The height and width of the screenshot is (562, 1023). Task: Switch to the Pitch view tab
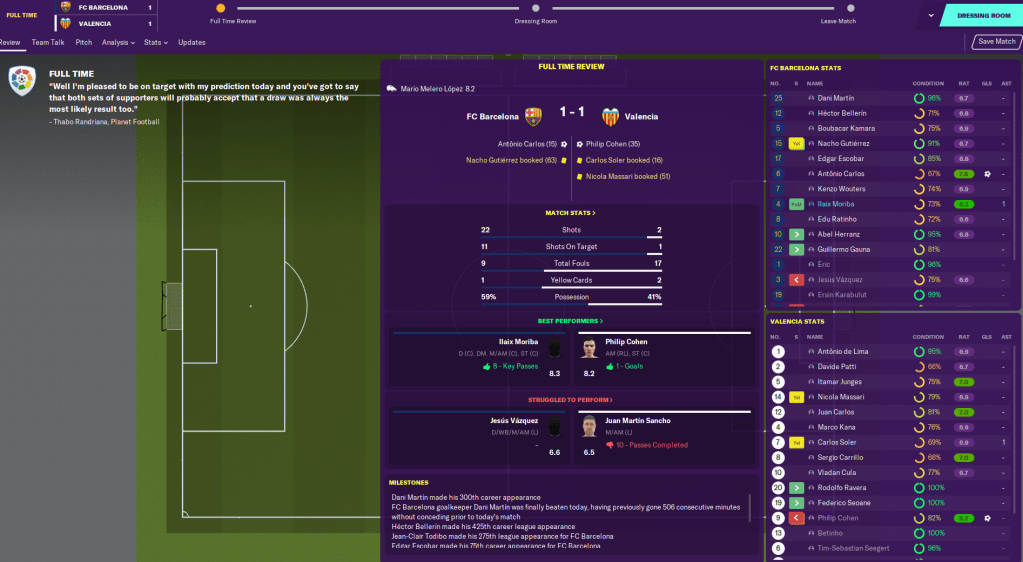pyautogui.click(x=84, y=42)
